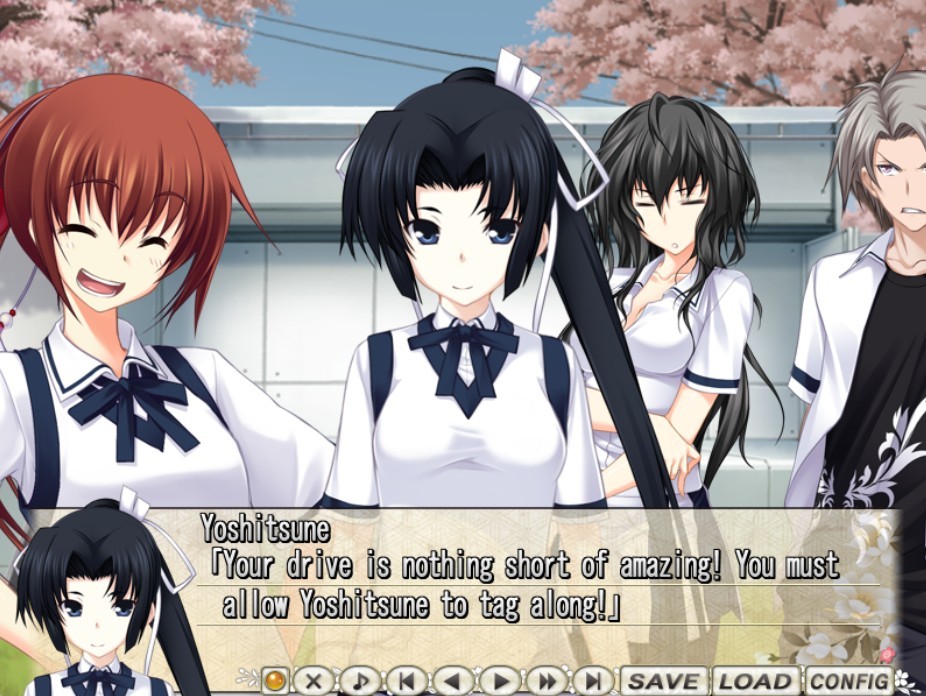Hide the dialogue box with the X button
926x696 pixels.
(x=314, y=681)
